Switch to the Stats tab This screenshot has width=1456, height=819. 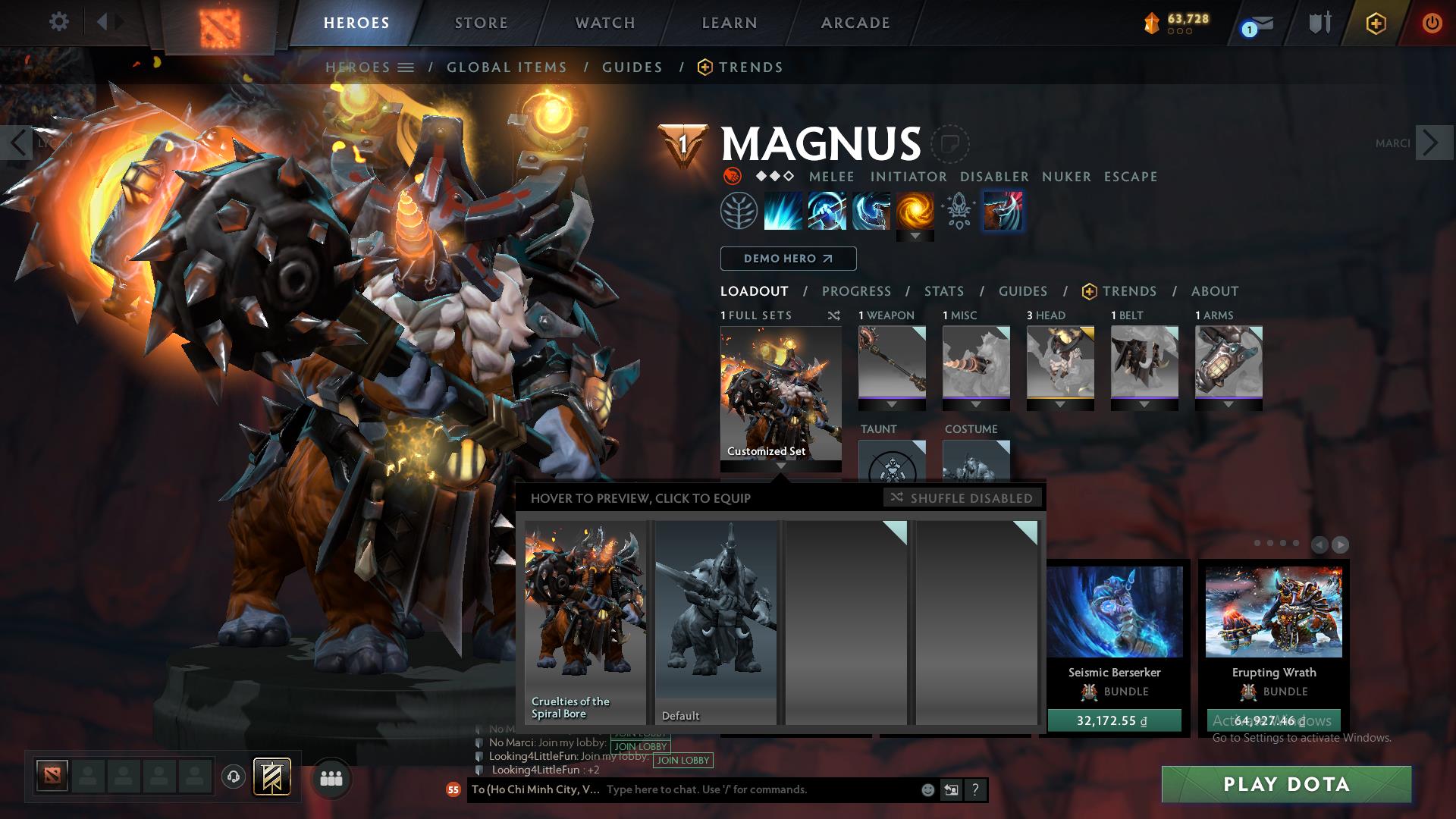[943, 291]
